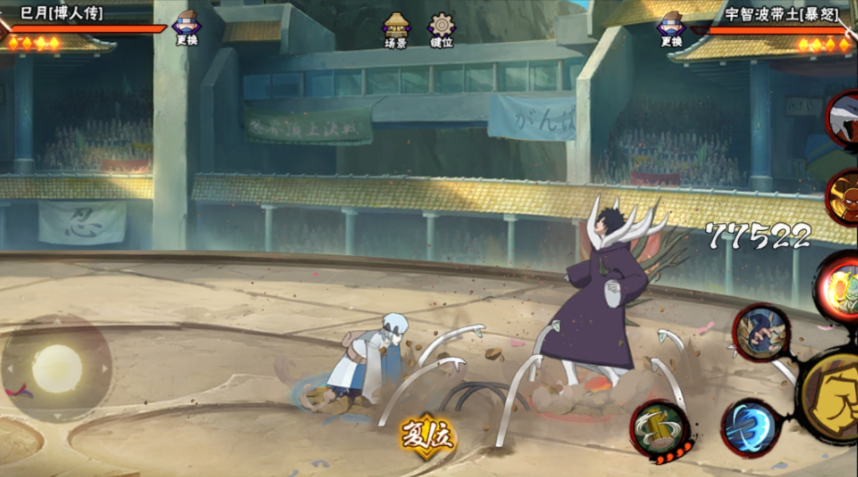
Task: Trigger the dark-haired character portrait skill
Action: click(761, 334)
